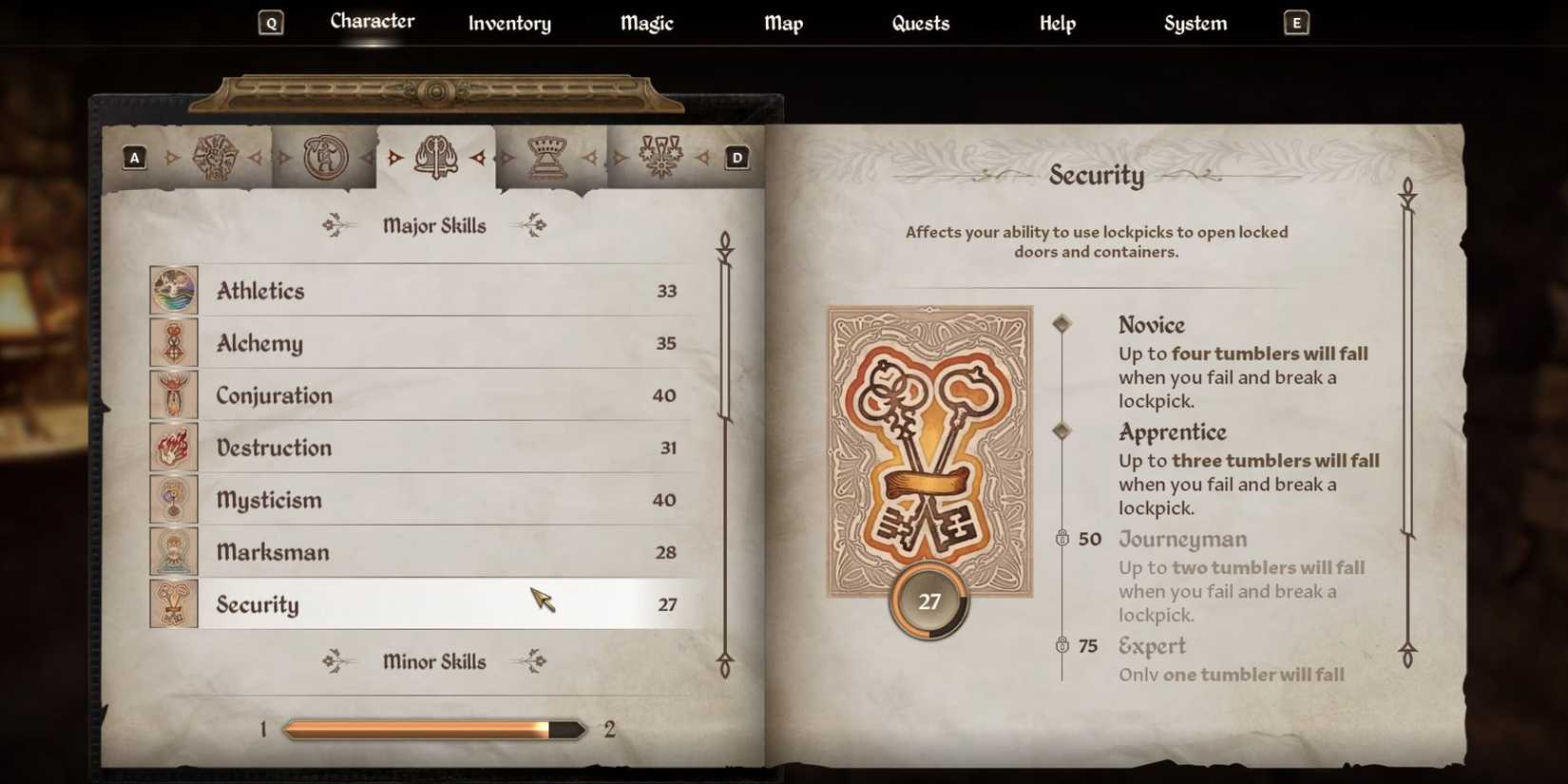Click the Alchemy flask icon
1568x784 pixels.
pos(172,342)
